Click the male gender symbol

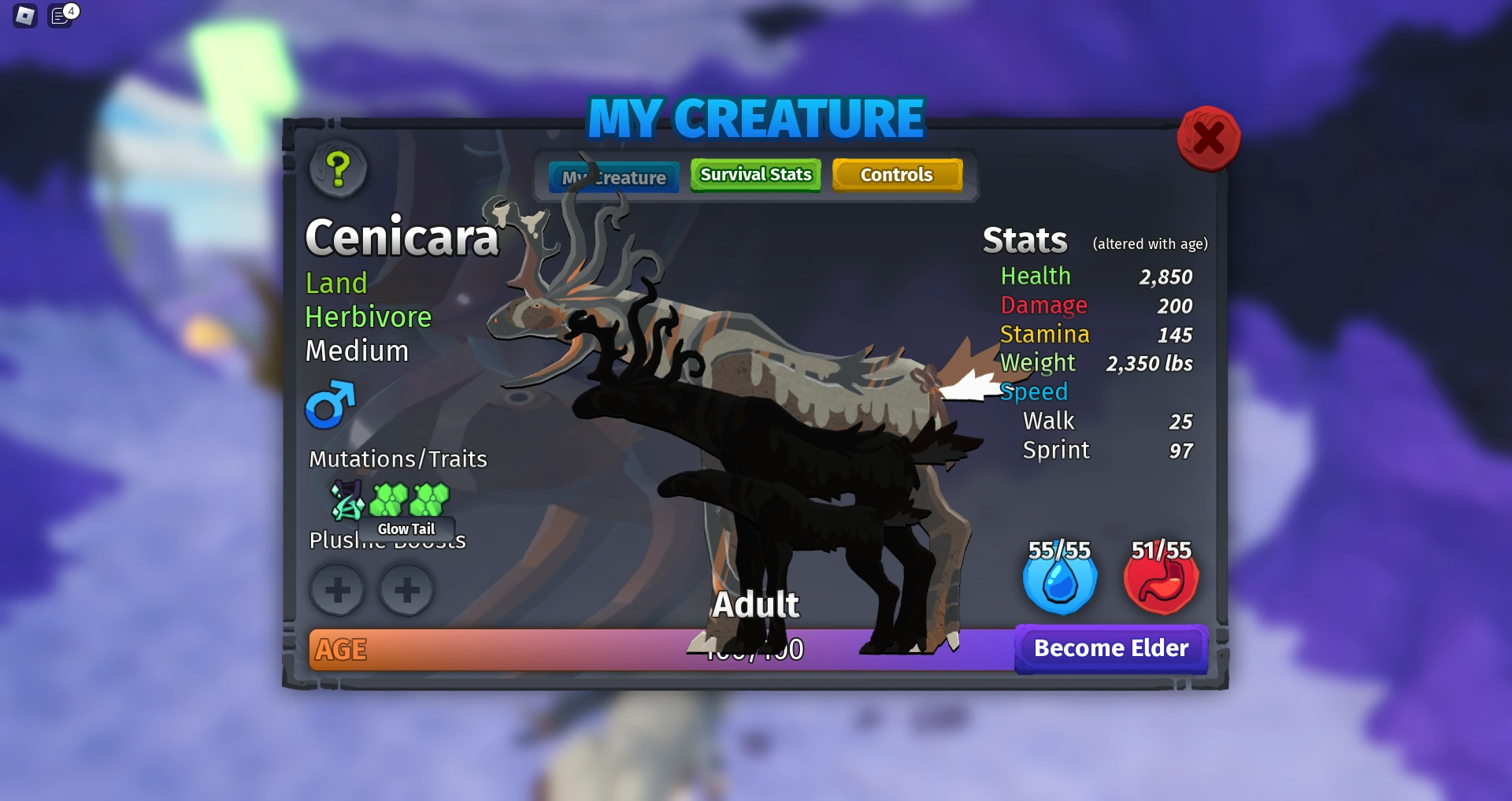(331, 405)
